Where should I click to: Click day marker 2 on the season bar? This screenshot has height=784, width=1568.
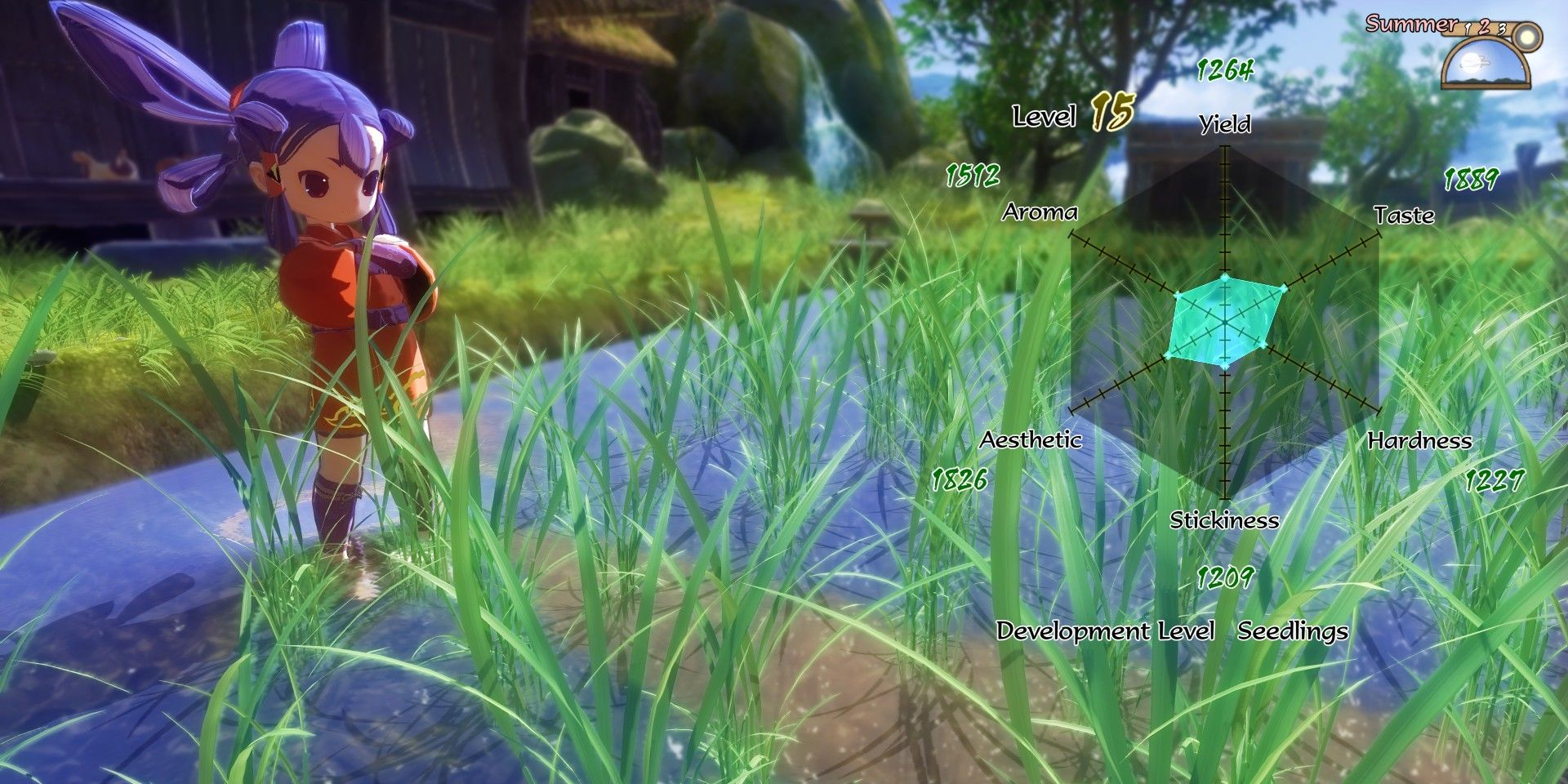(1485, 27)
